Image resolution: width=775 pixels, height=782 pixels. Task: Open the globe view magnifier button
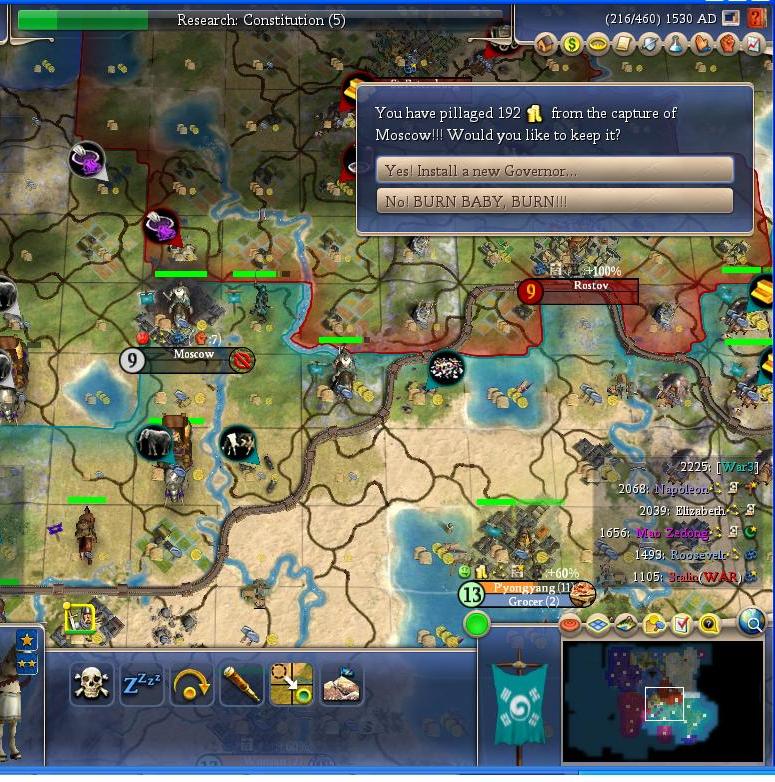751,624
